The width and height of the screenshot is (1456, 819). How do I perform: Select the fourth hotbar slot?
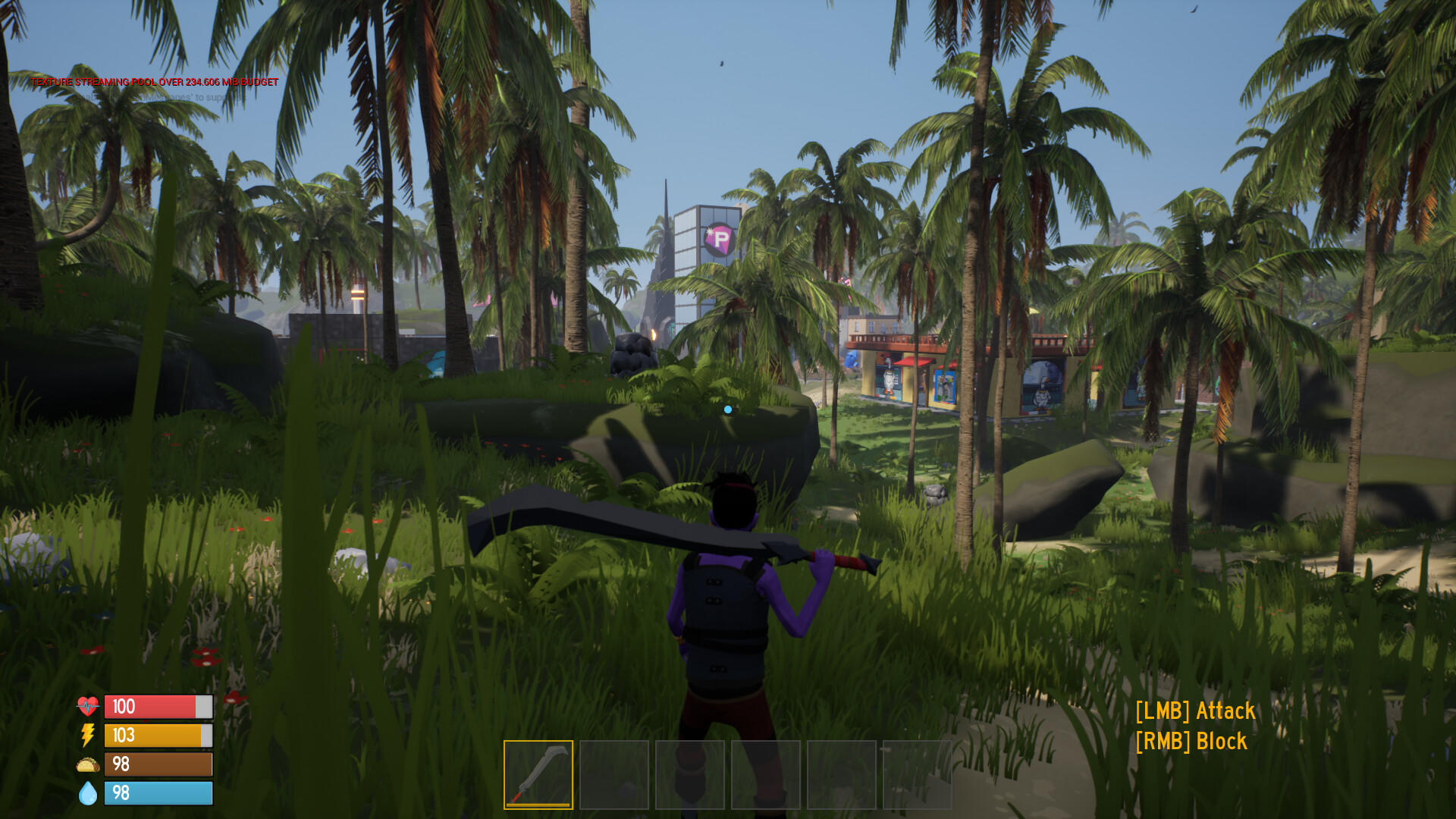[764, 775]
